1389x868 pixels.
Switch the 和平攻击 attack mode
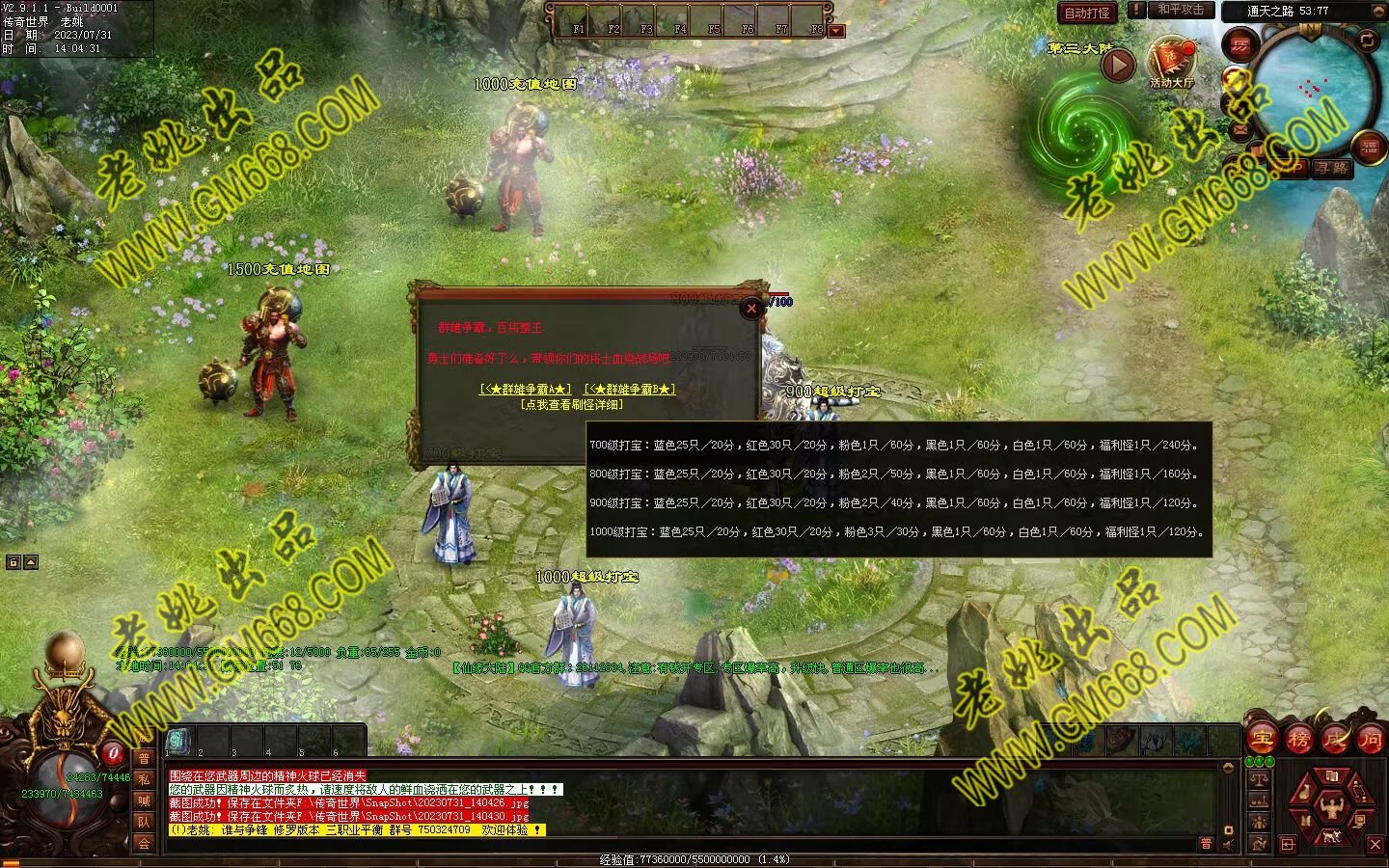[x=1181, y=10]
